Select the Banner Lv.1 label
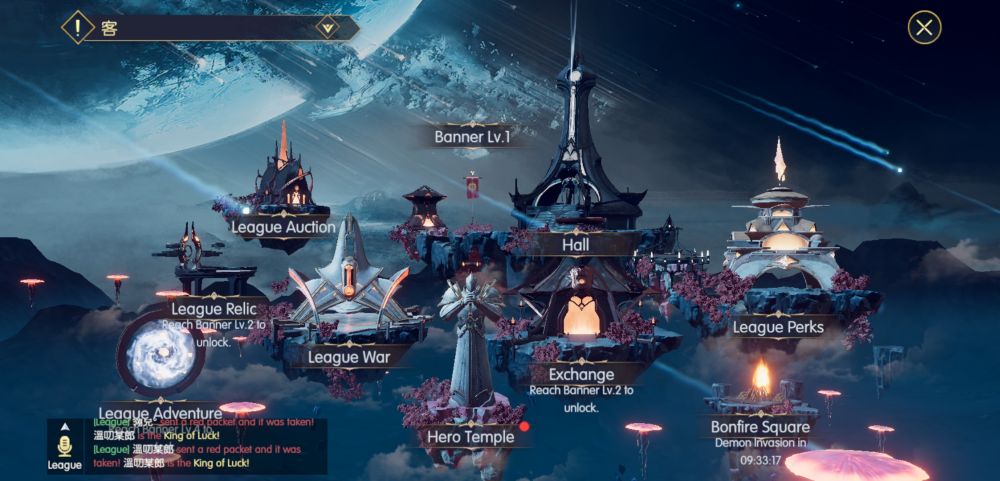Image resolution: width=1000 pixels, height=481 pixels. pos(472,137)
